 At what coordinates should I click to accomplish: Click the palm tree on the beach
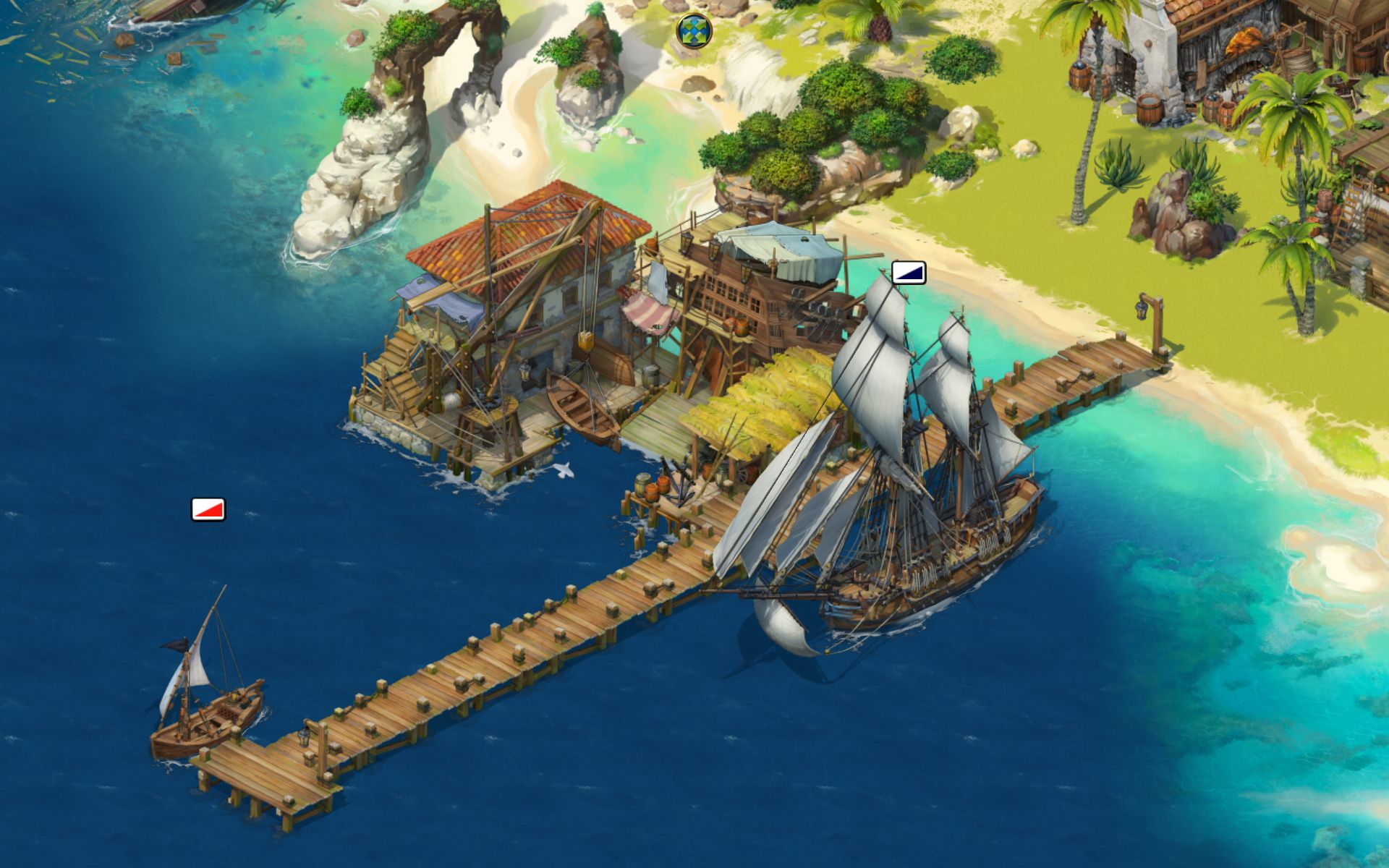(x=1295, y=130)
